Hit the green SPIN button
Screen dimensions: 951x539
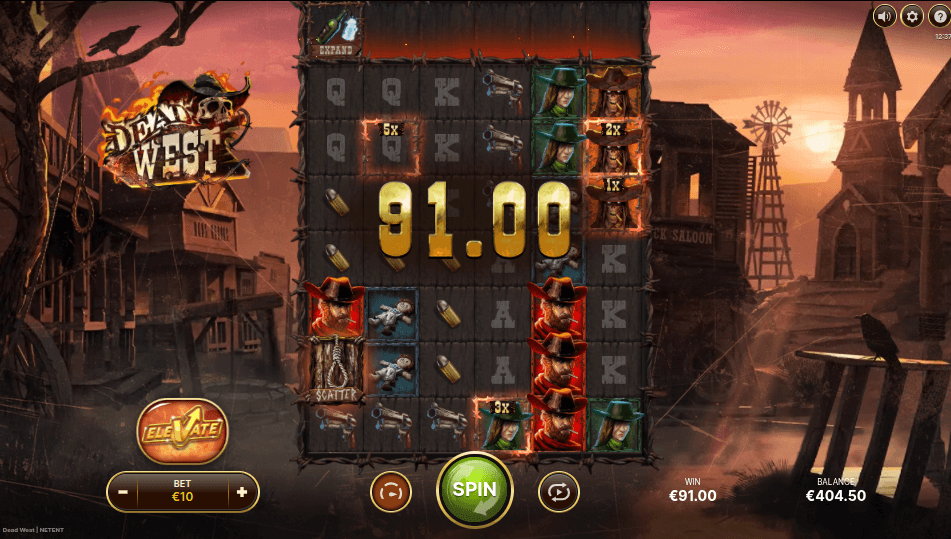[474, 491]
